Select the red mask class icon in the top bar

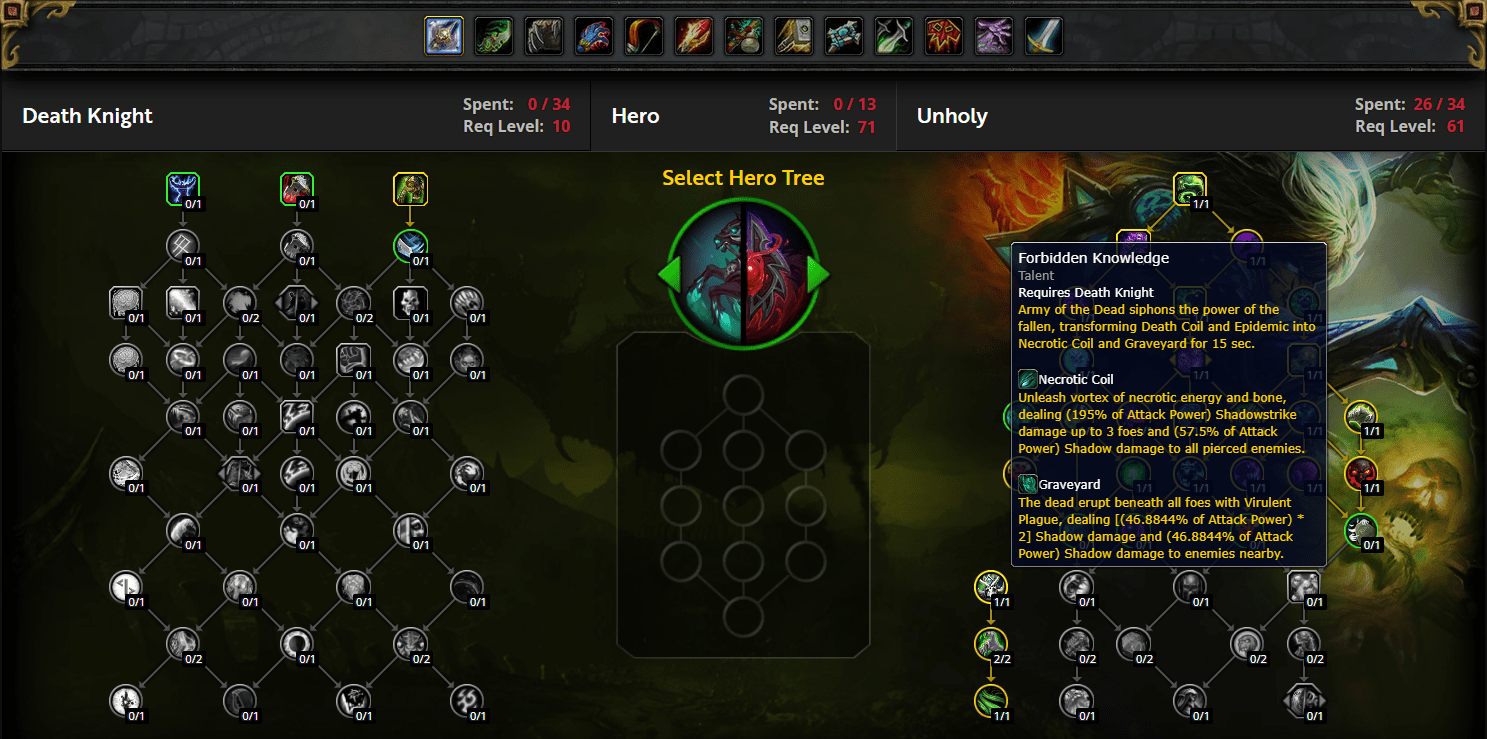[943, 35]
